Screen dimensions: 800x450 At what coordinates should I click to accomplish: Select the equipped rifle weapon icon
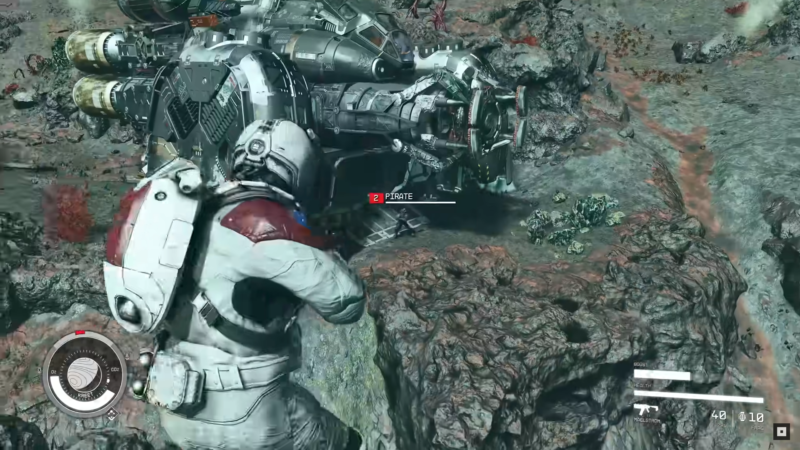(646, 408)
